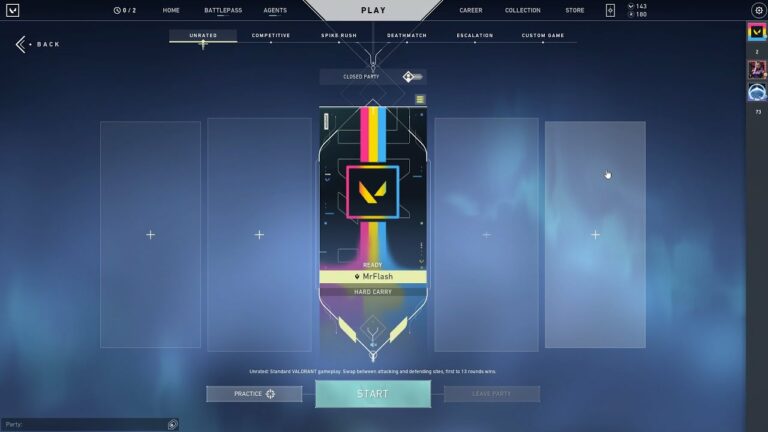The width and height of the screenshot is (768, 432).
Task: Open the Collection page
Action: 522,10
